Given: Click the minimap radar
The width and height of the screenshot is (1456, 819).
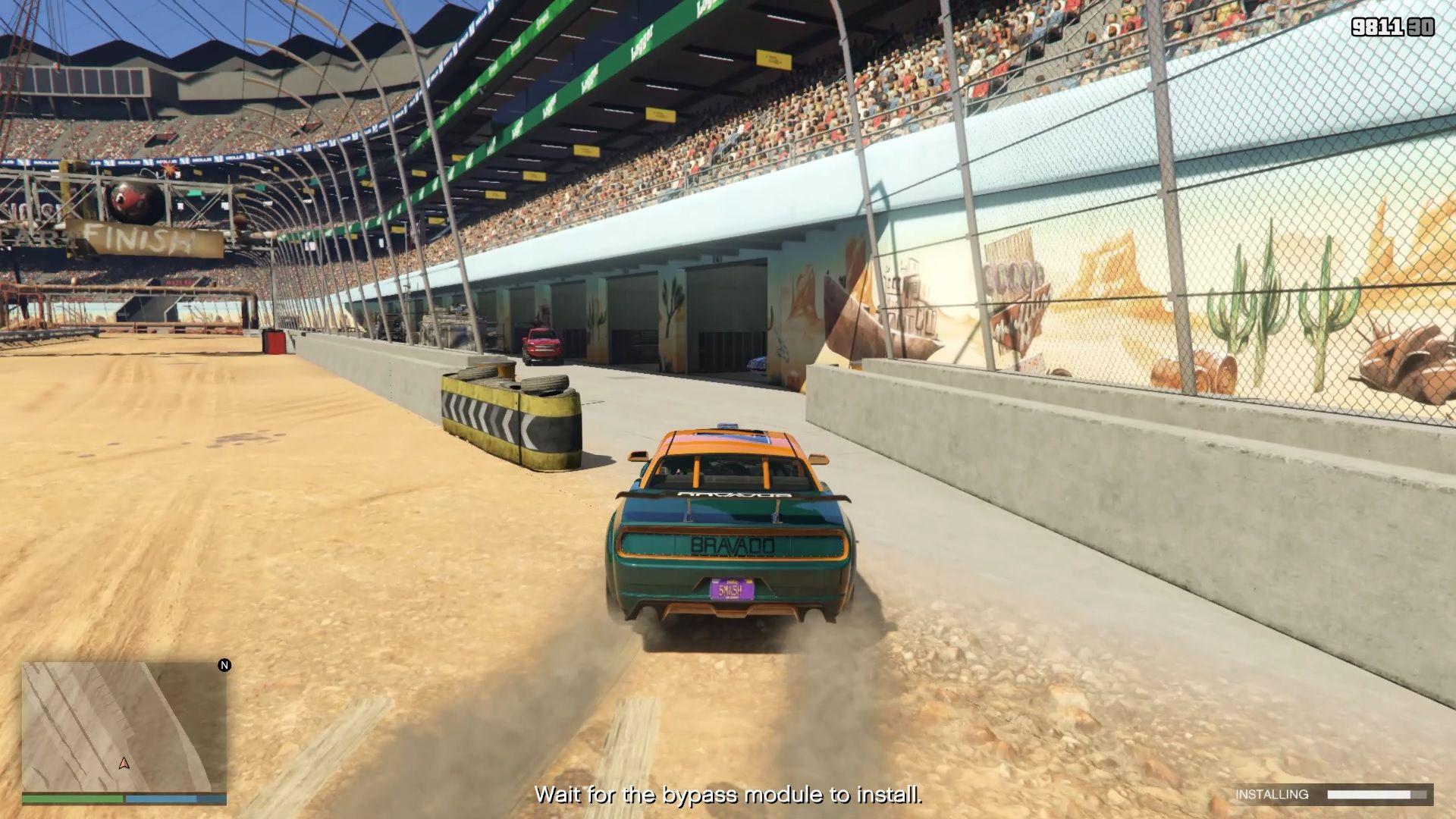Looking at the screenshot, I should tap(124, 726).
